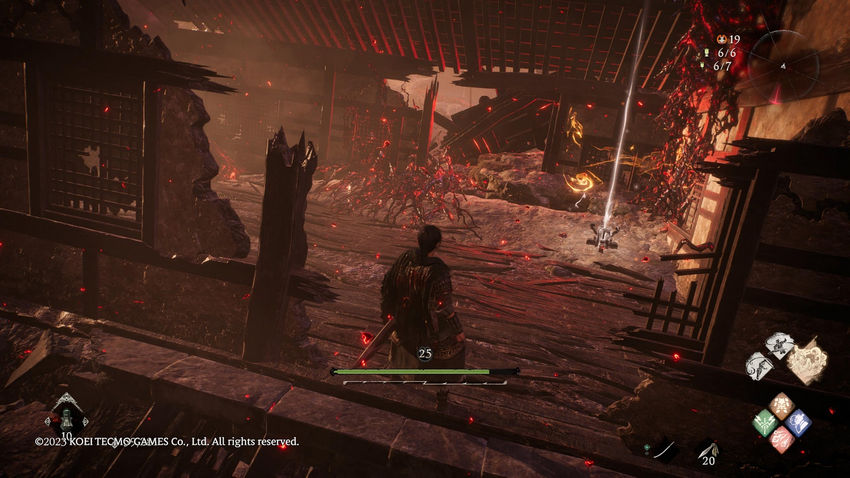The height and width of the screenshot is (478, 850).
Task: Cast the red fire wizardry spell
Action: coord(782,438)
